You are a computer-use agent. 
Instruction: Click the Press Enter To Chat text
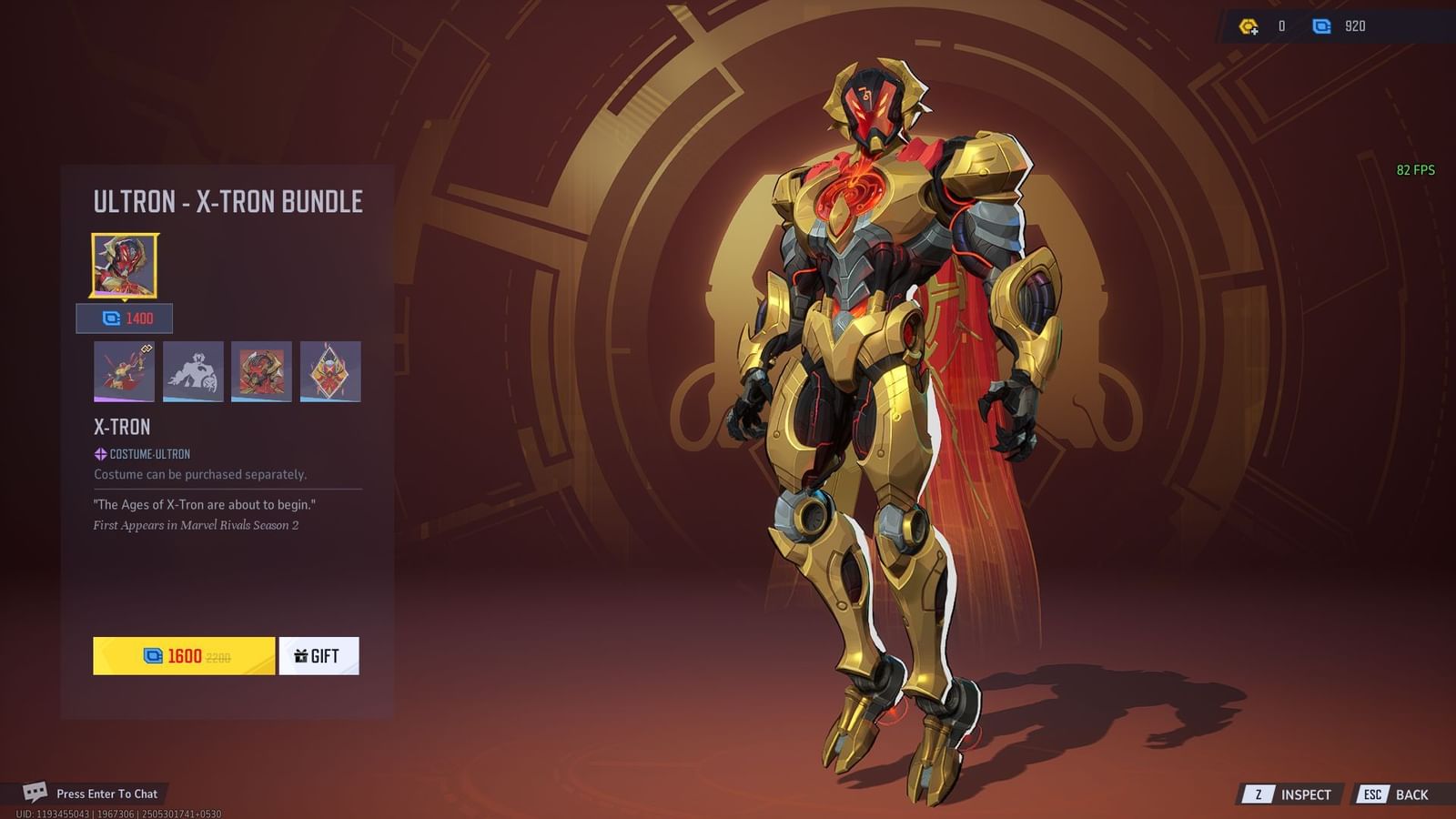point(106,793)
